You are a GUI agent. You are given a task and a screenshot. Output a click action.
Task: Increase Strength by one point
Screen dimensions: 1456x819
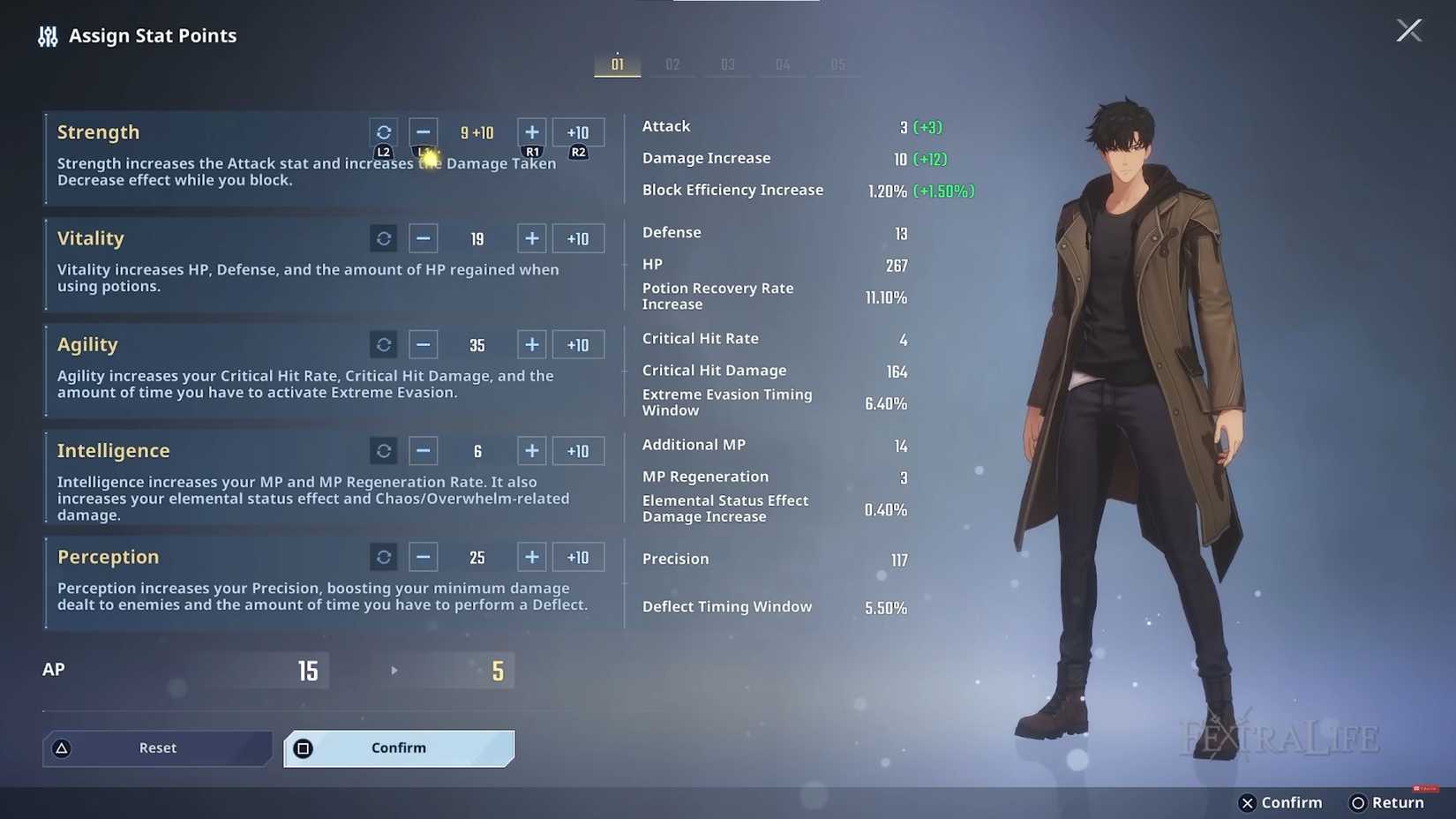pos(531,132)
